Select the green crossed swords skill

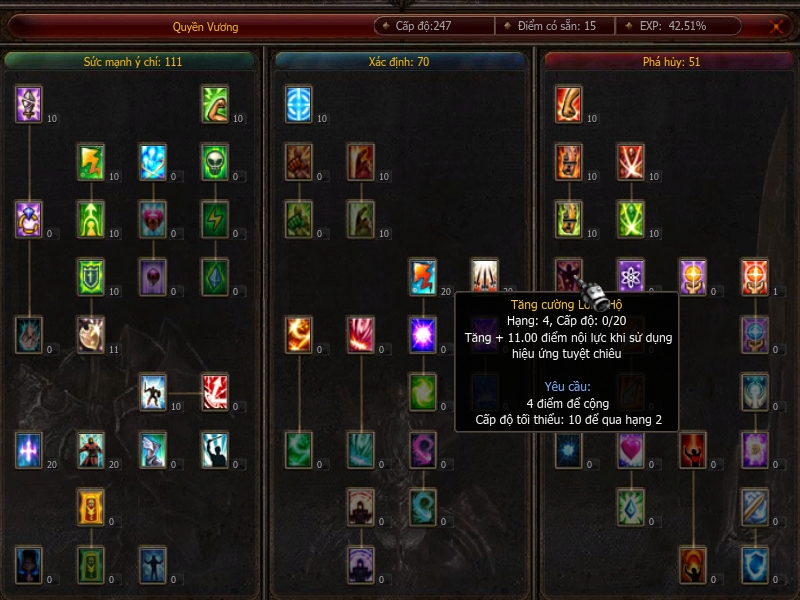[x=631, y=219]
